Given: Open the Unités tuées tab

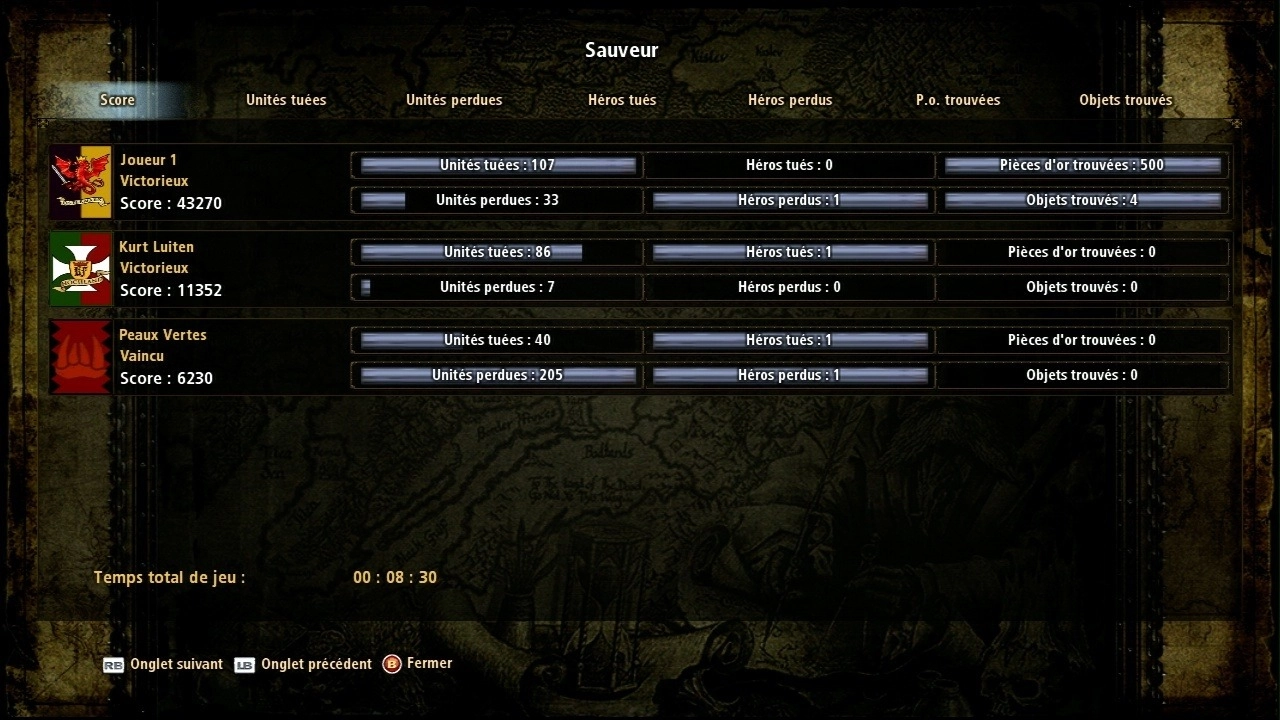Looking at the screenshot, I should point(286,100).
